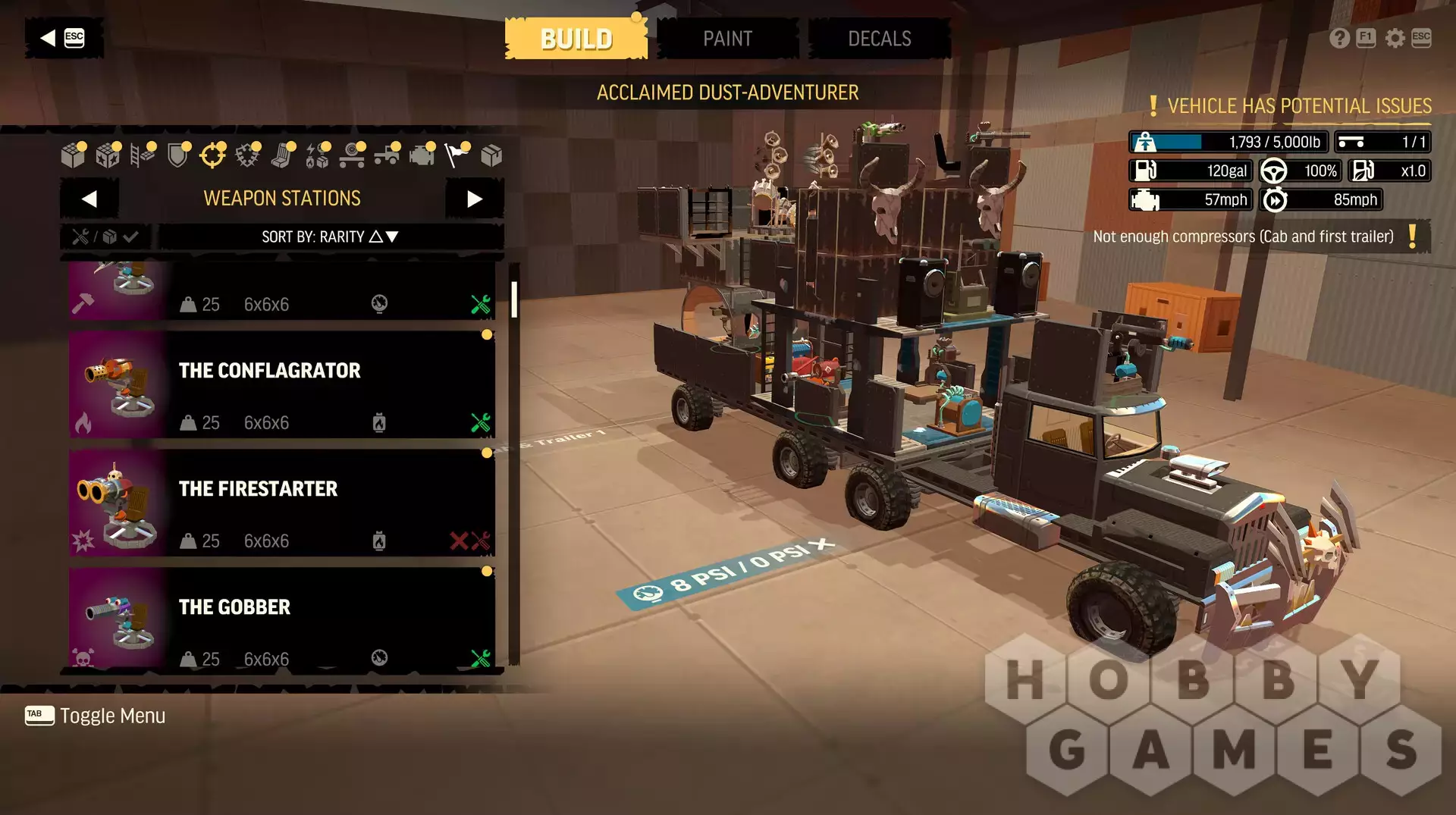Image resolution: width=1456 pixels, height=815 pixels.
Task: Toggle the owned/craftable parts filter
Action: pyautogui.click(x=105, y=237)
